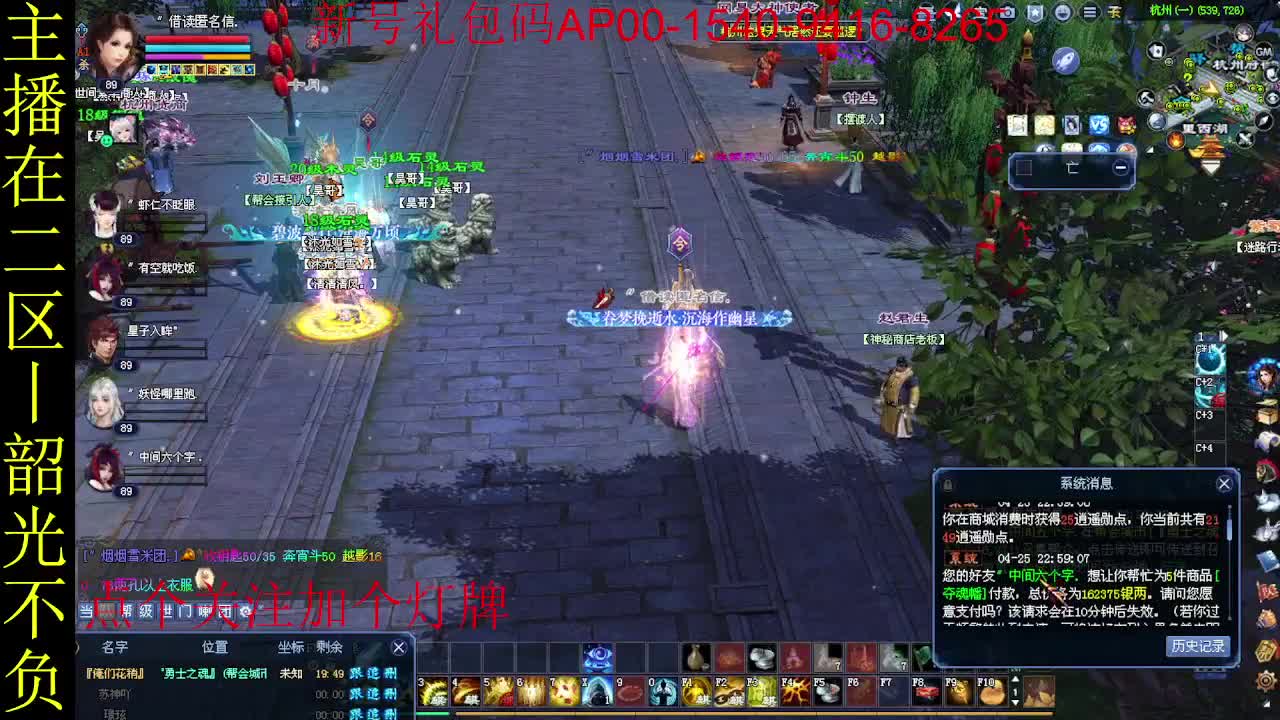The image size is (1280, 720).
Task: Click the GM marker on the minimap
Action: tap(1264, 53)
